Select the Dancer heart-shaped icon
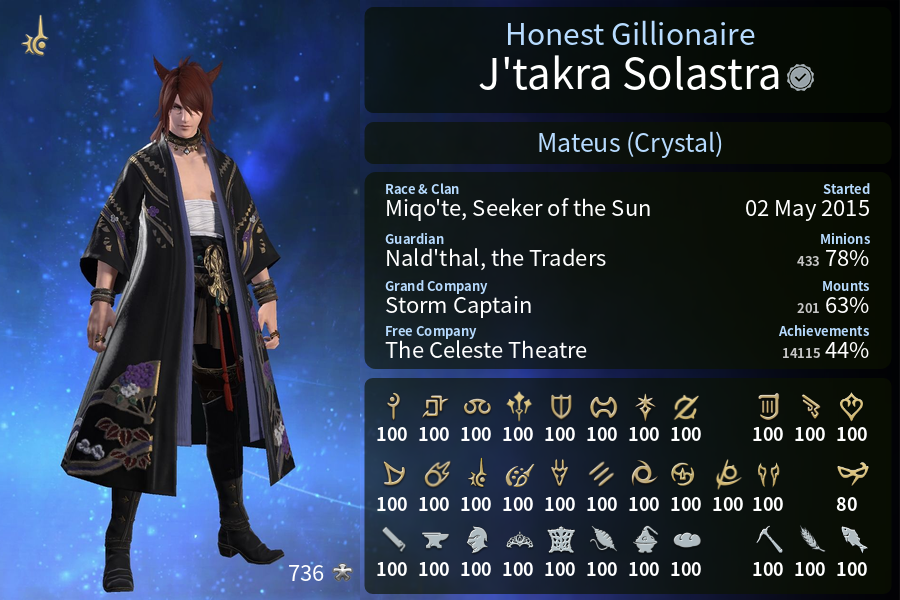 click(x=852, y=406)
